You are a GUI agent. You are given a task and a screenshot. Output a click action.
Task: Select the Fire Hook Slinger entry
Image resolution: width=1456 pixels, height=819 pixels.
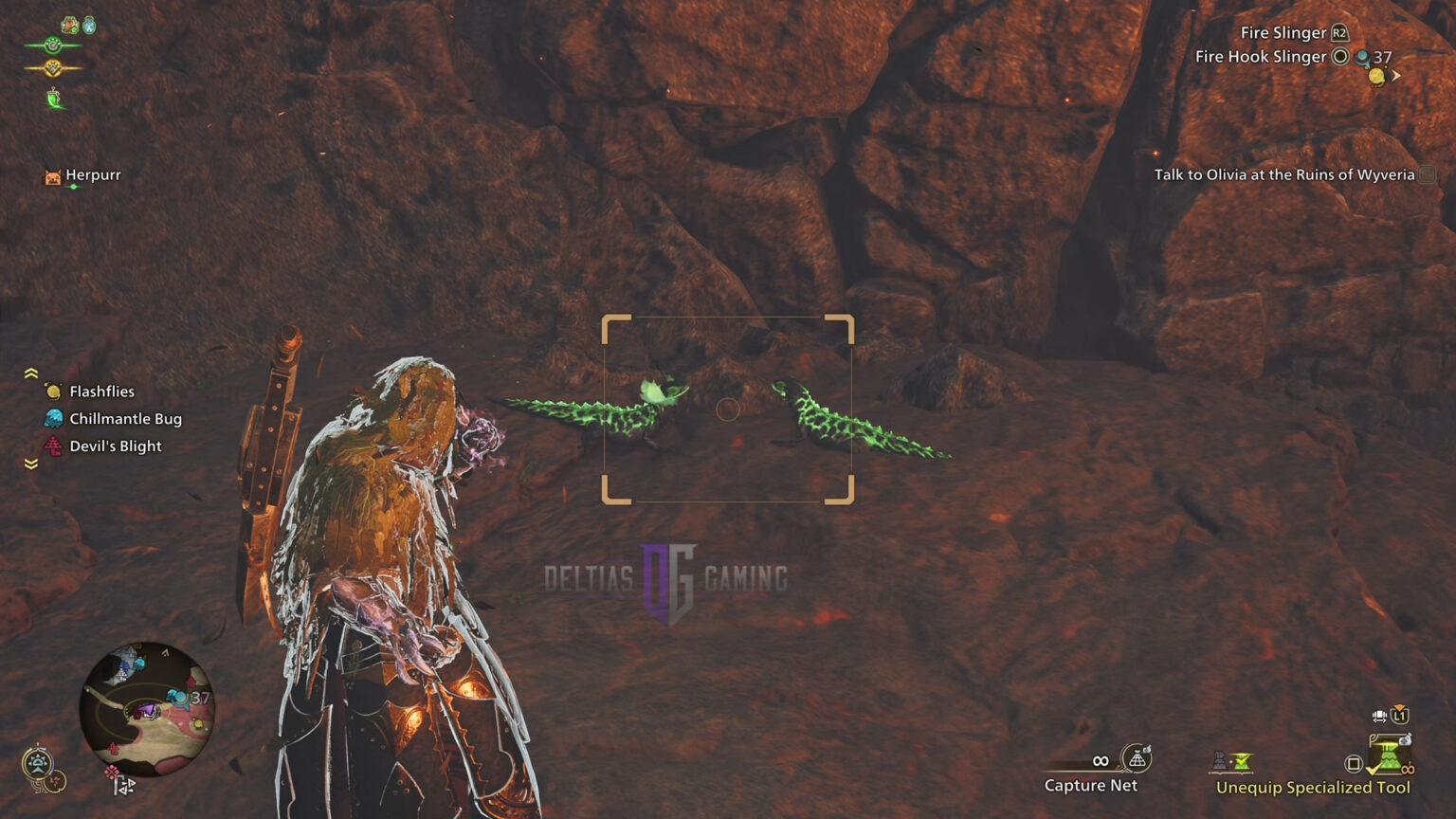pyautogui.click(x=1259, y=56)
